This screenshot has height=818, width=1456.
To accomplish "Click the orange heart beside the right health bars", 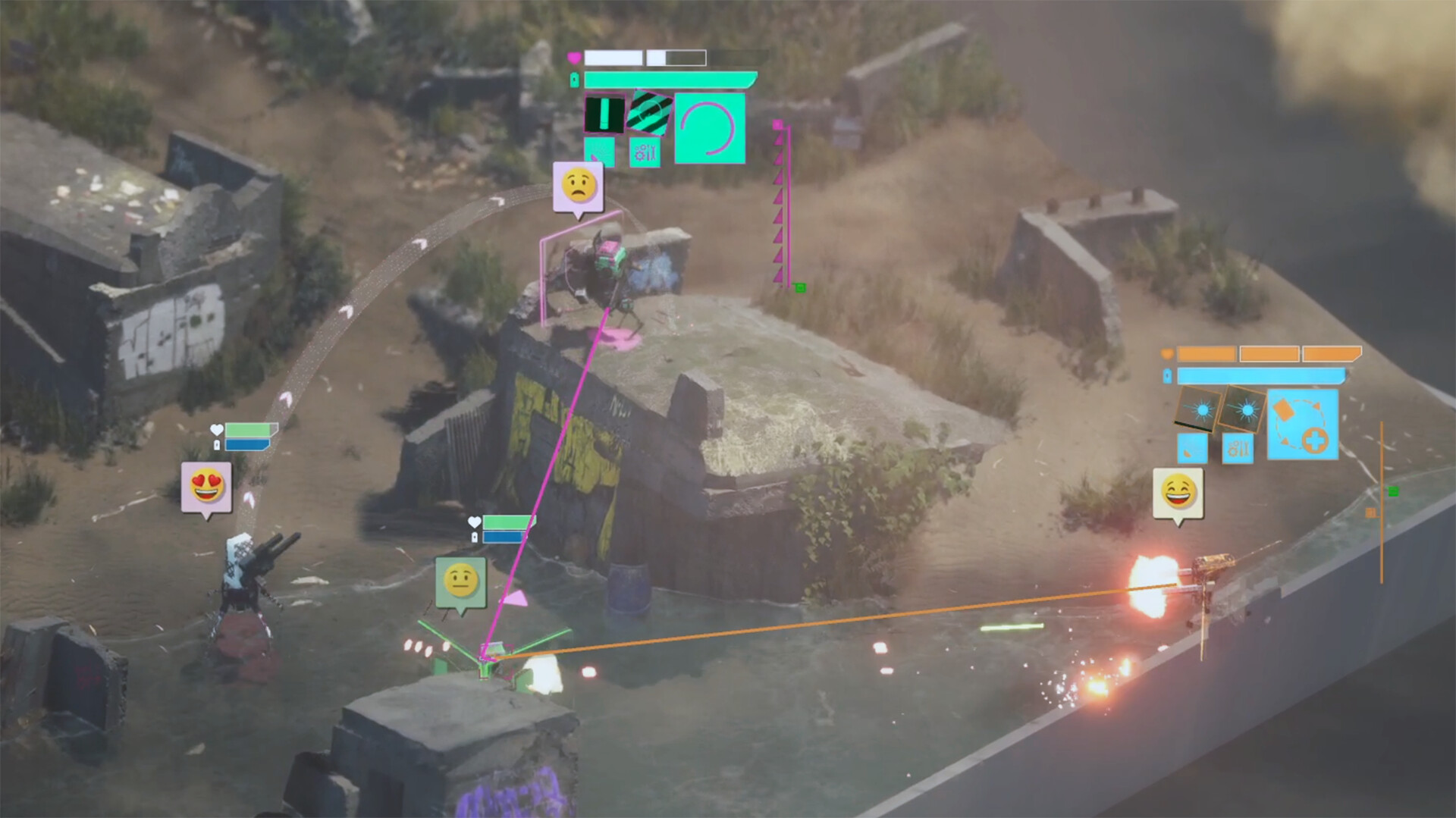I will click(1167, 353).
